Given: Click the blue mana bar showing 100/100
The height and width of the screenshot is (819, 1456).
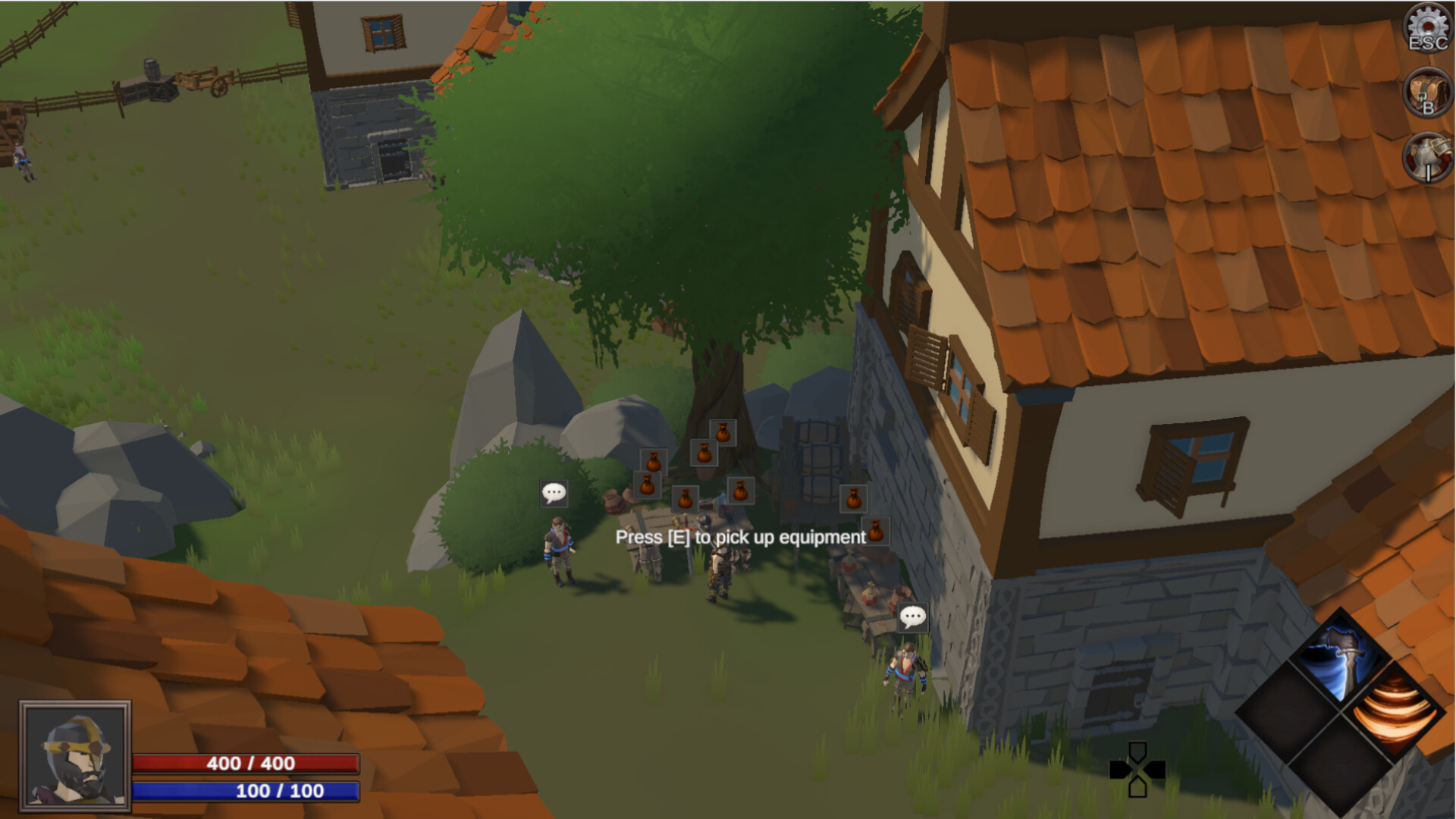Looking at the screenshot, I should 246,792.
